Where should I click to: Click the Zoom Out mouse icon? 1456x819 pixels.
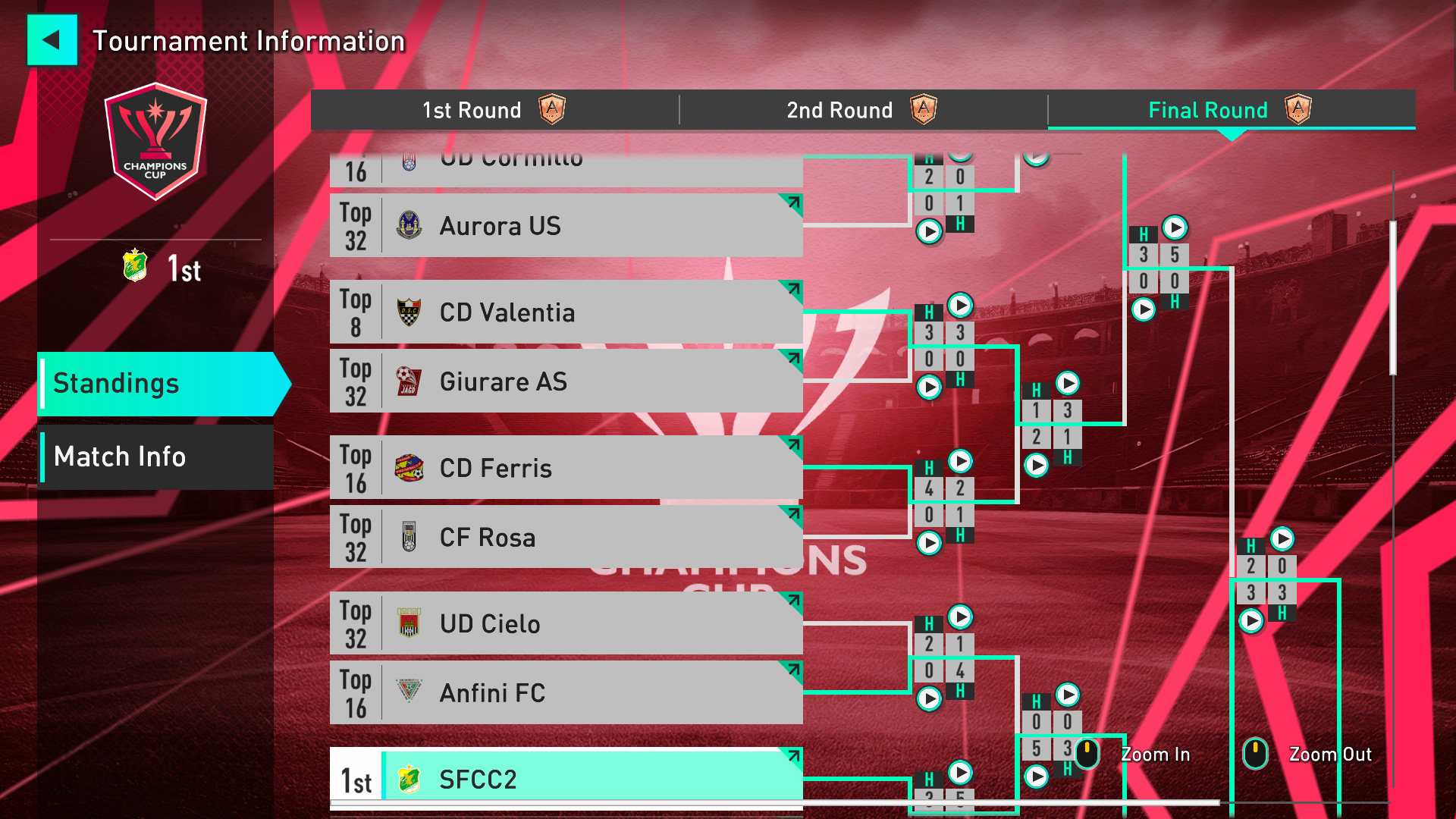(x=1257, y=755)
